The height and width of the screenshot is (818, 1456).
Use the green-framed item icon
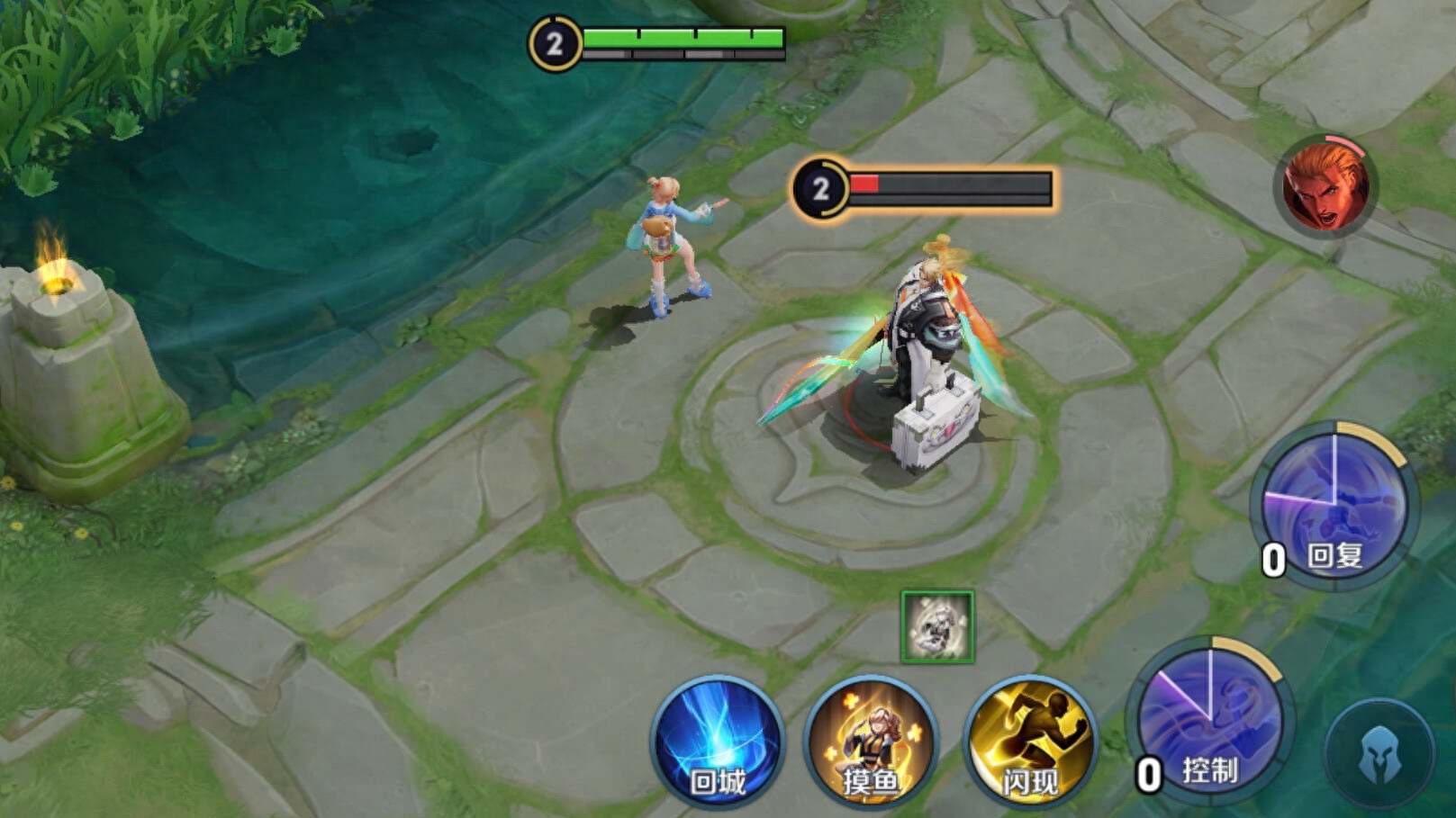pyautogui.click(x=937, y=627)
